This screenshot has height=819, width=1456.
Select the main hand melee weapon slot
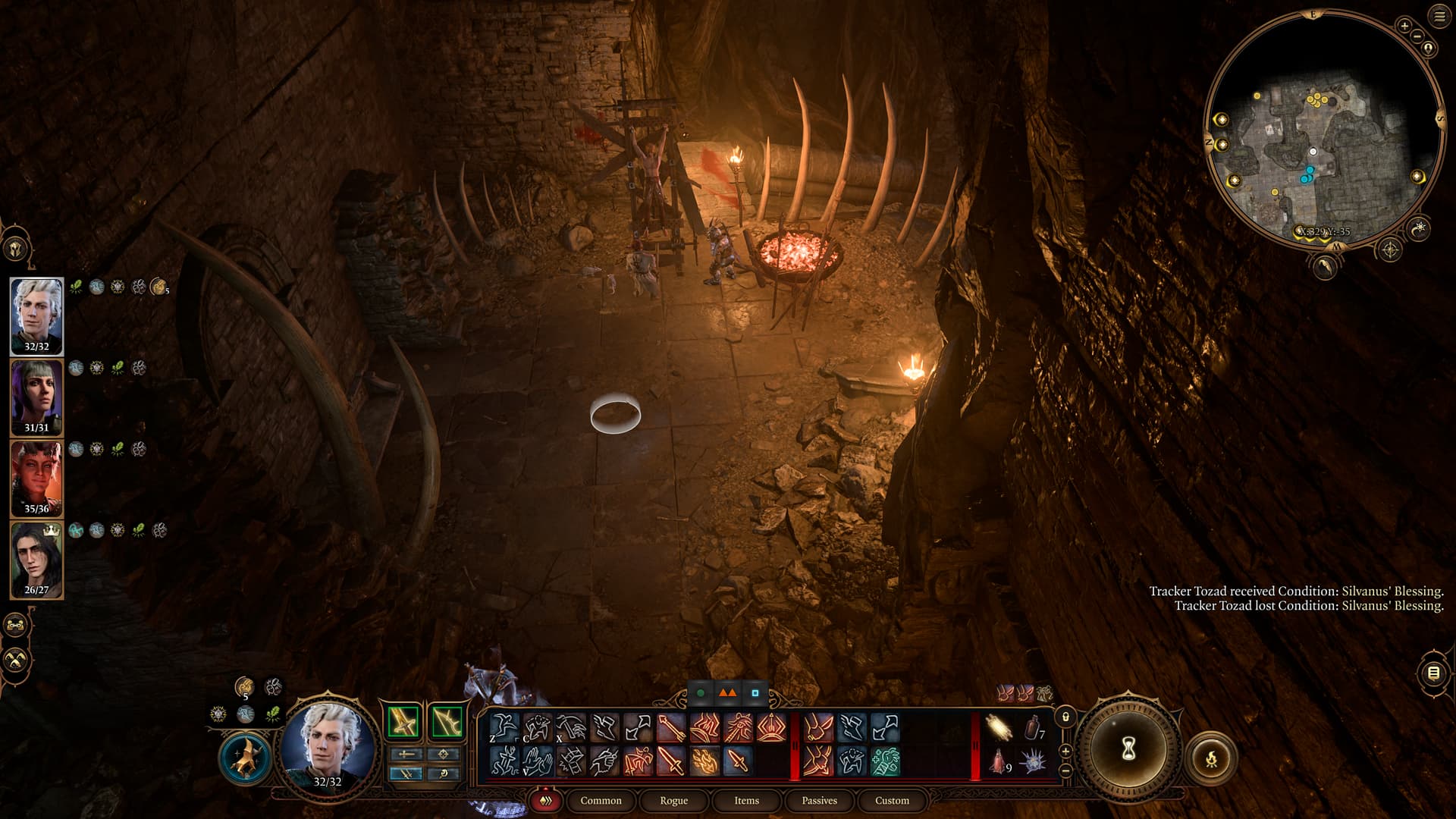403,722
